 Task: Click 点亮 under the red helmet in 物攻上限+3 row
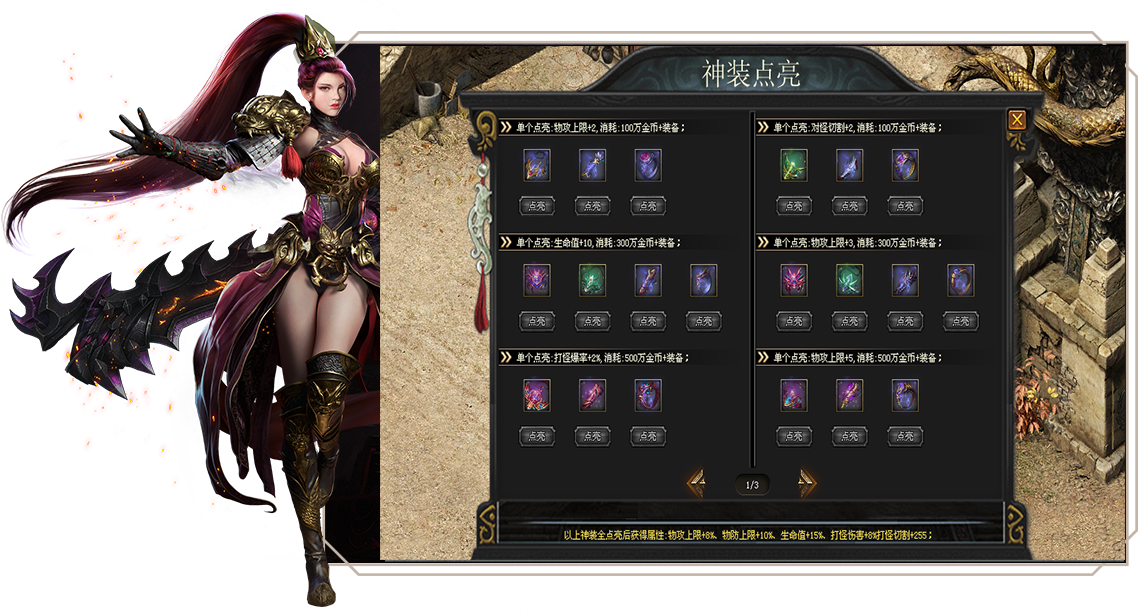pyautogui.click(x=794, y=321)
